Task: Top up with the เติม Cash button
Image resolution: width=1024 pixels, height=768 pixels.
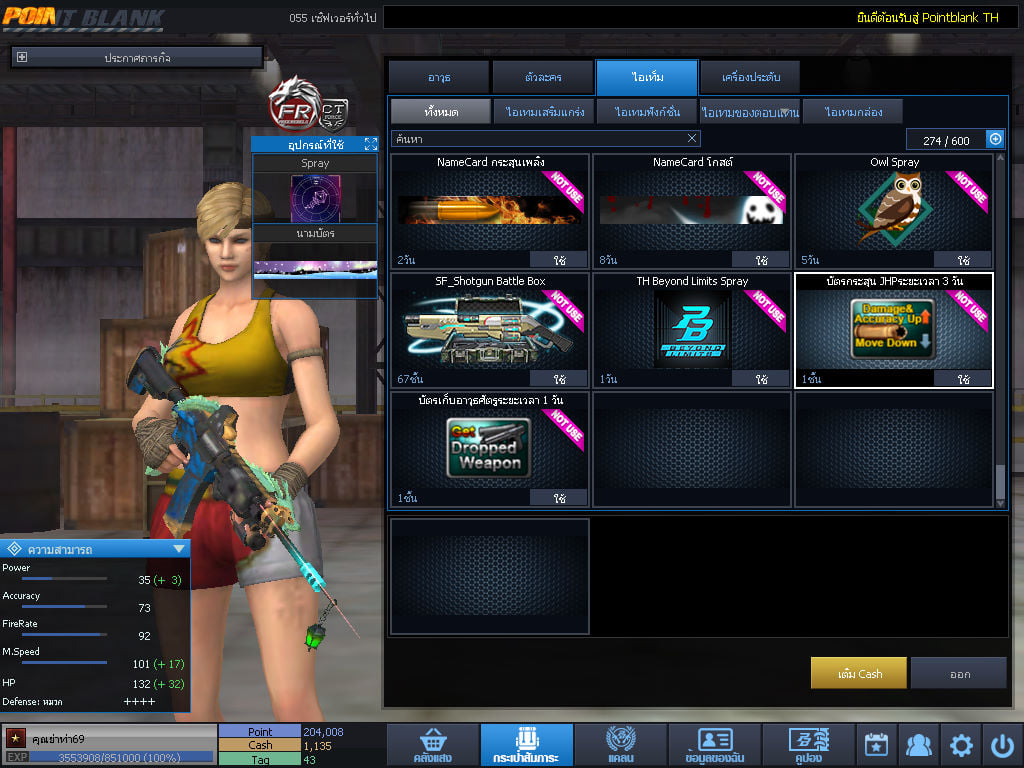Action: [x=859, y=673]
